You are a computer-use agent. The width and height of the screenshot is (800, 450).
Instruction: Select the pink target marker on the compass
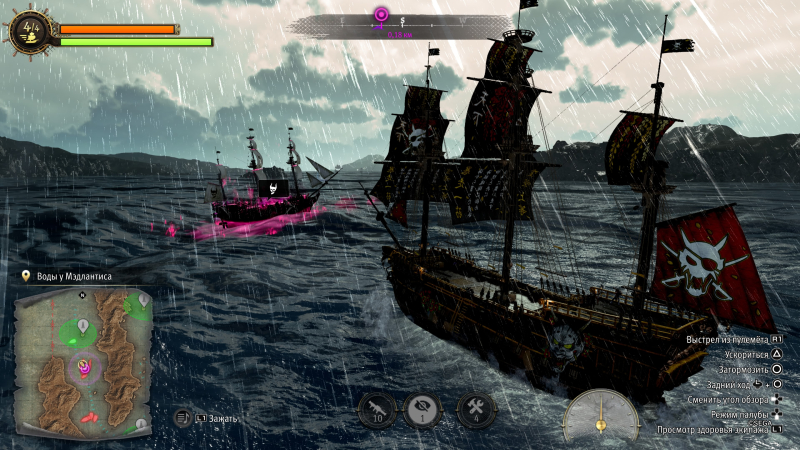[x=380, y=14]
